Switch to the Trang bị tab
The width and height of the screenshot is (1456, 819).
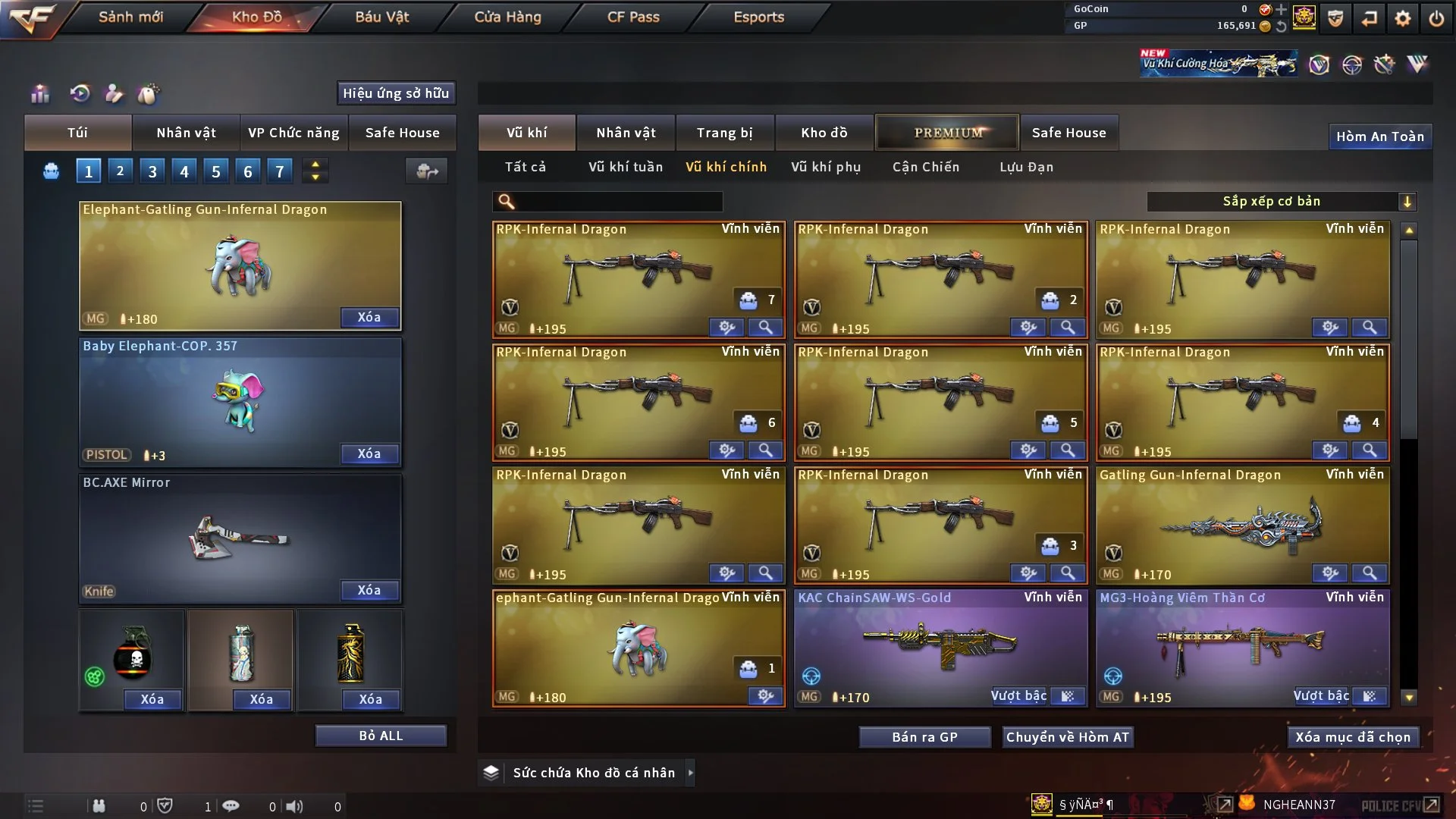724,133
